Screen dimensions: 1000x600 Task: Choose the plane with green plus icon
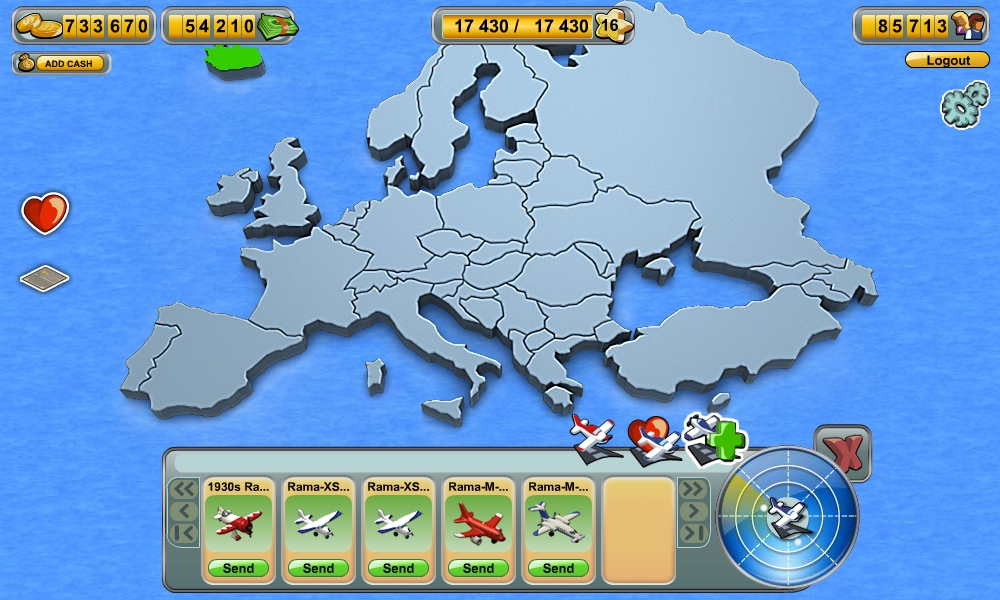point(714,439)
